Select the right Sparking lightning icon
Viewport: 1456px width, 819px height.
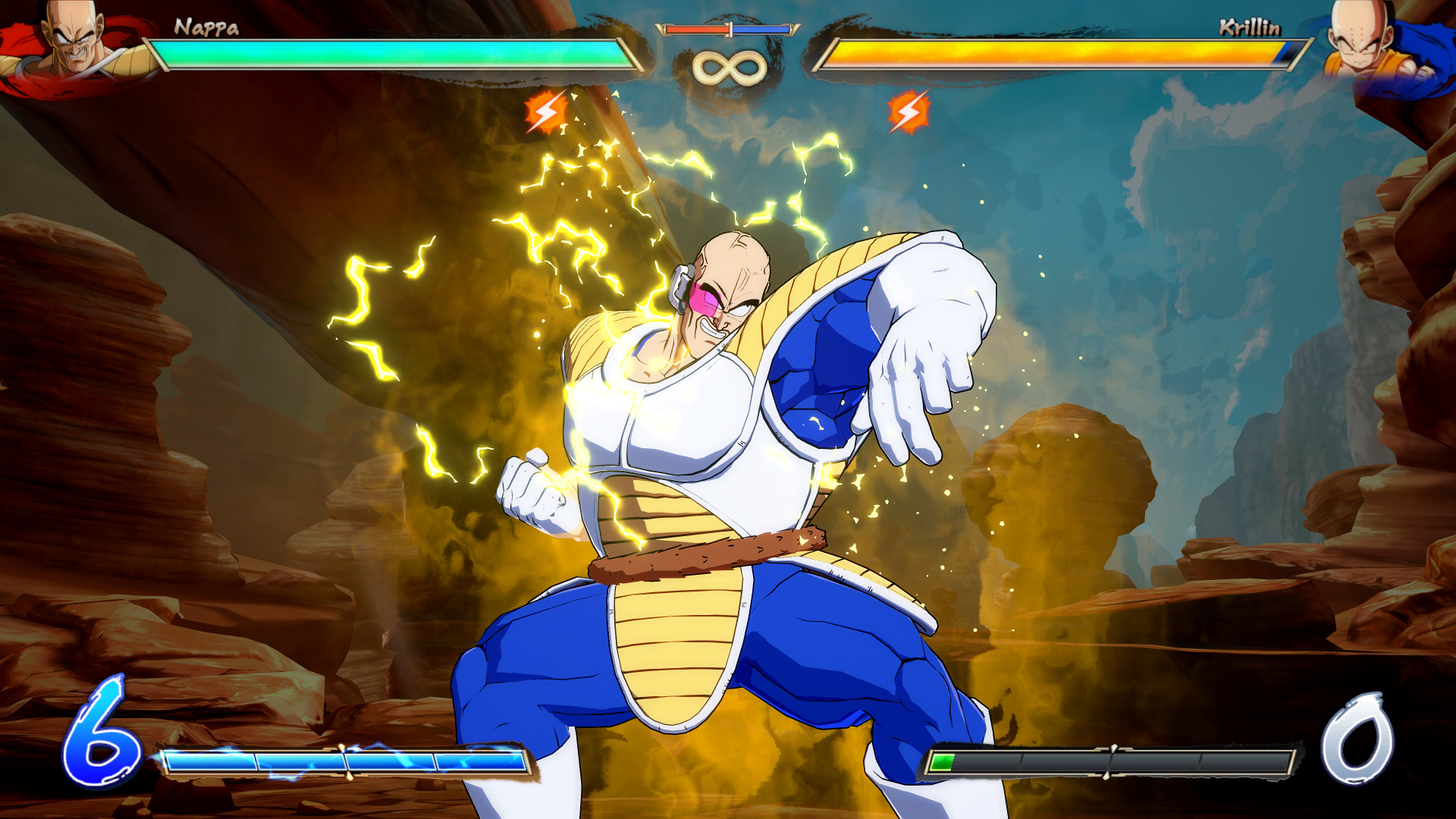[x=908, y=112]
